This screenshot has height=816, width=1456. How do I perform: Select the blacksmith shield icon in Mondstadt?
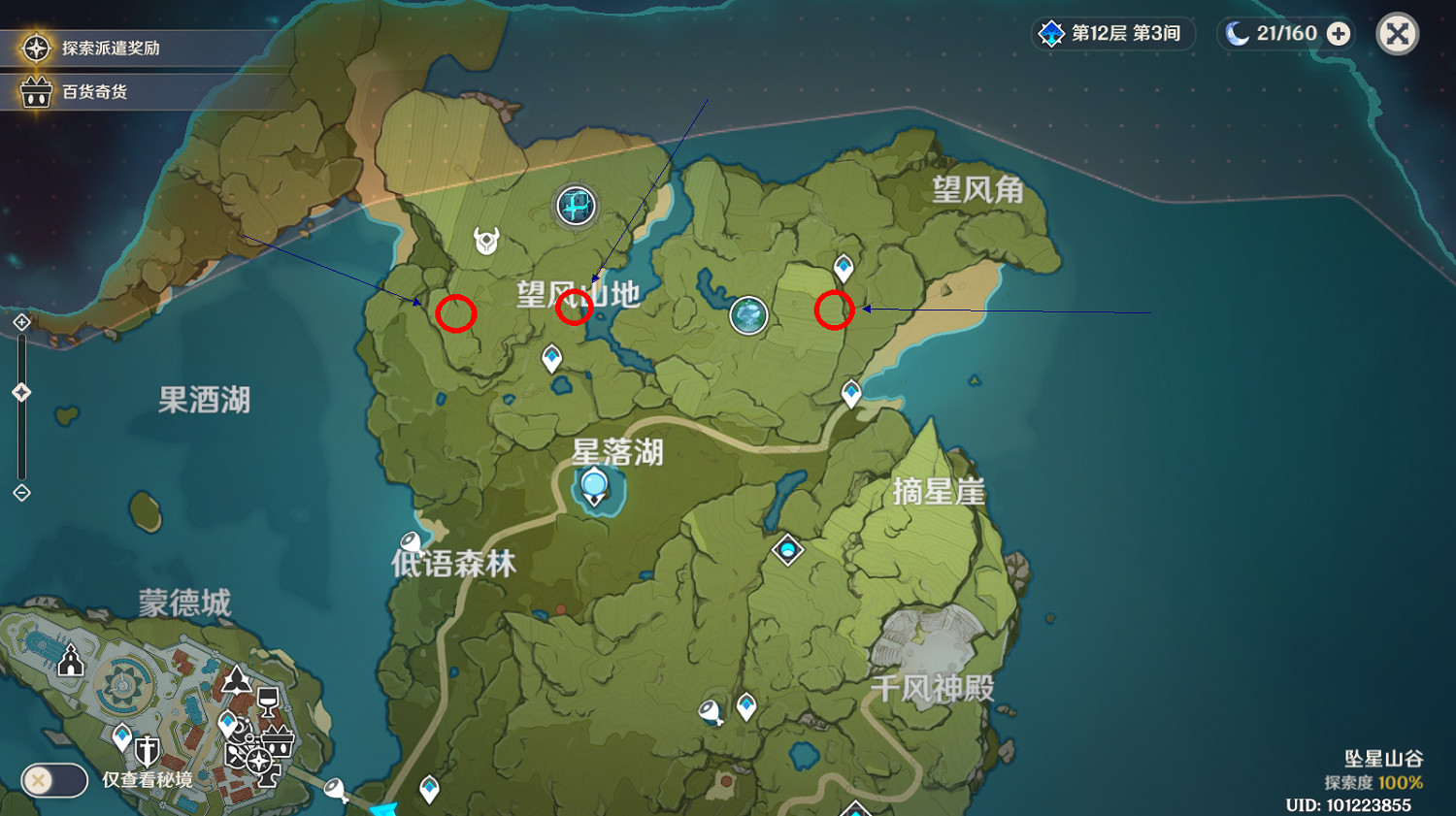pyautogui.click(x=147, y=749)
